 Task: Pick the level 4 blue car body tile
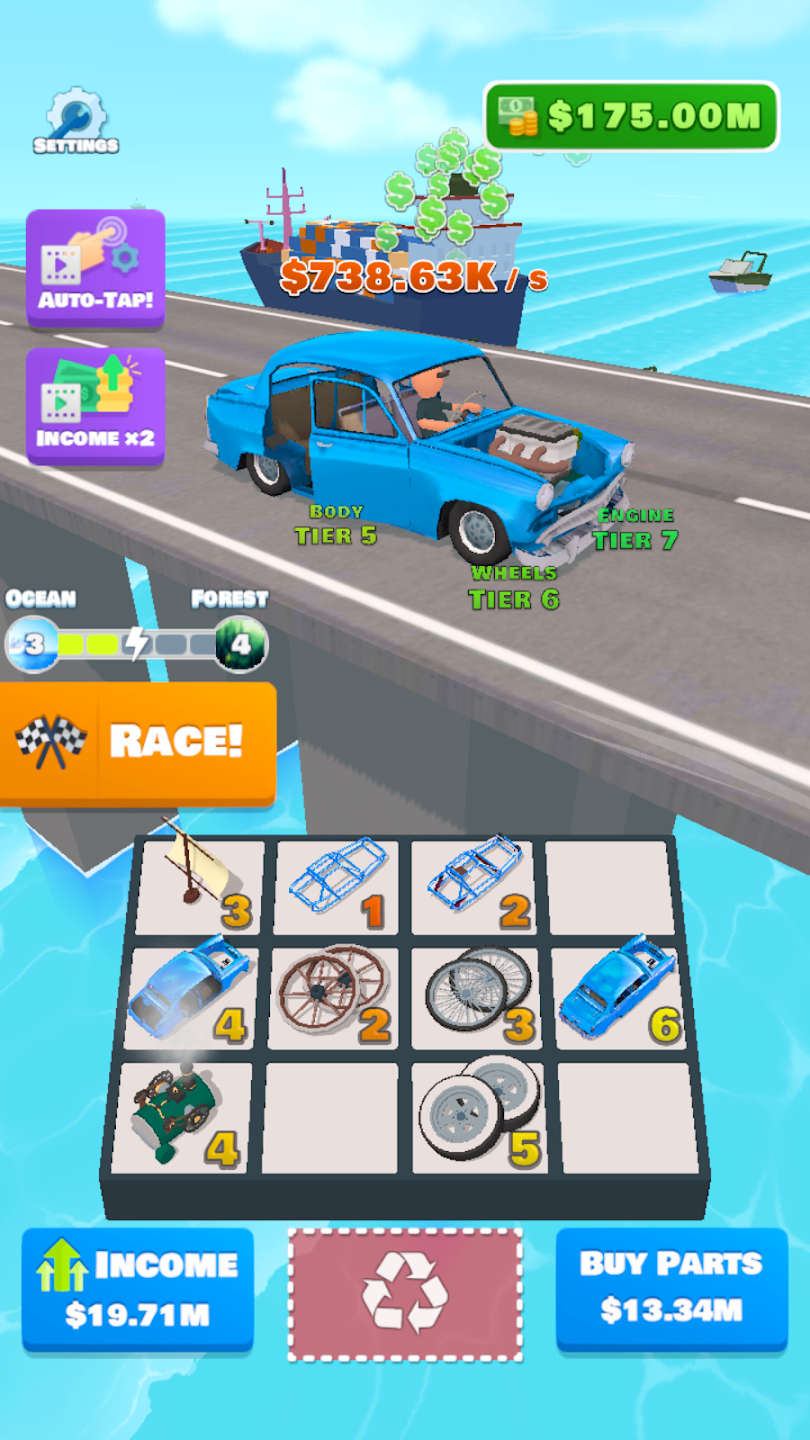pos(190,996)
